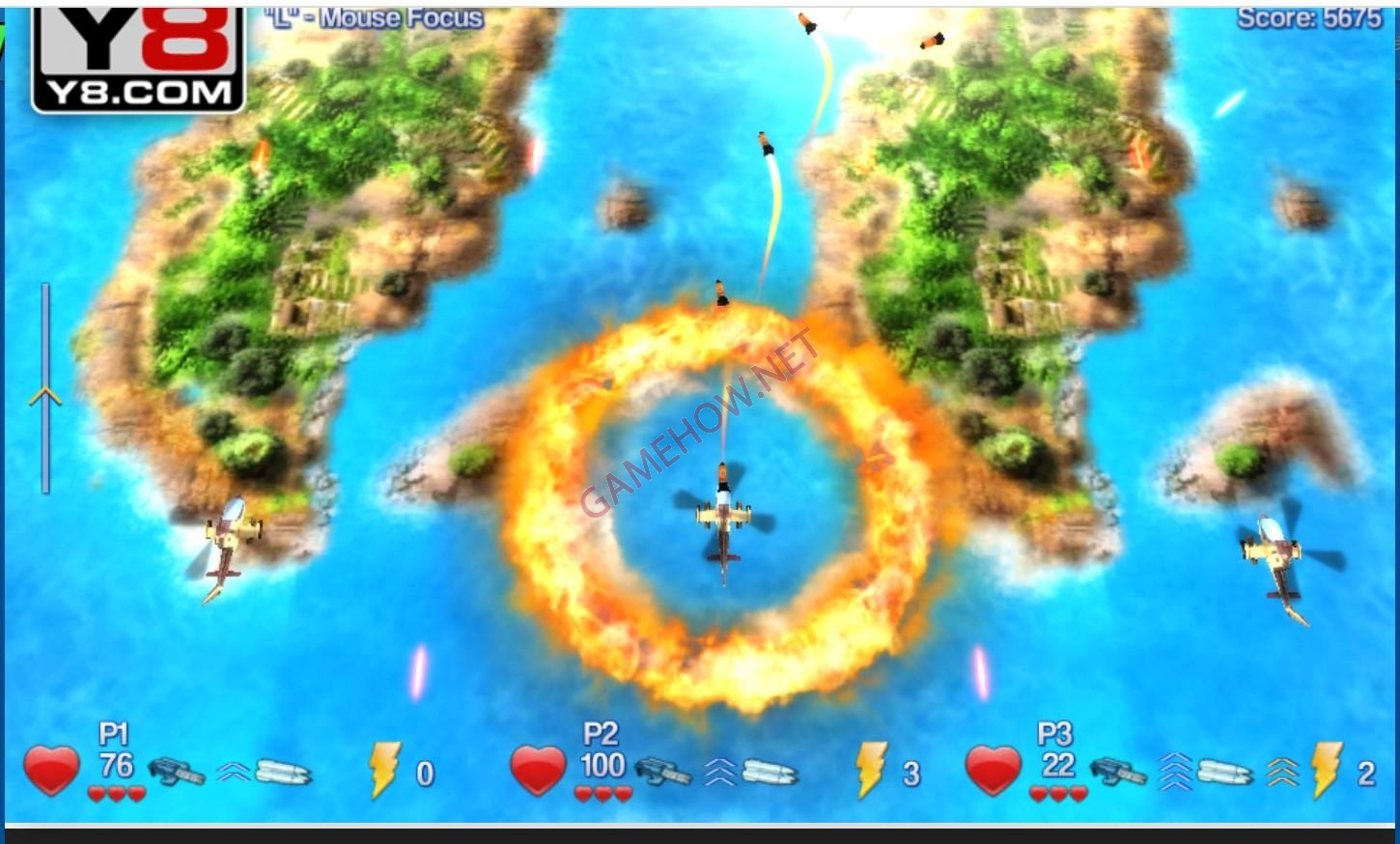This screenshot has width=1400, height=844.
Task: Click P3's orange chevron upgrade indicator
Action: (x=1281, y=773)
